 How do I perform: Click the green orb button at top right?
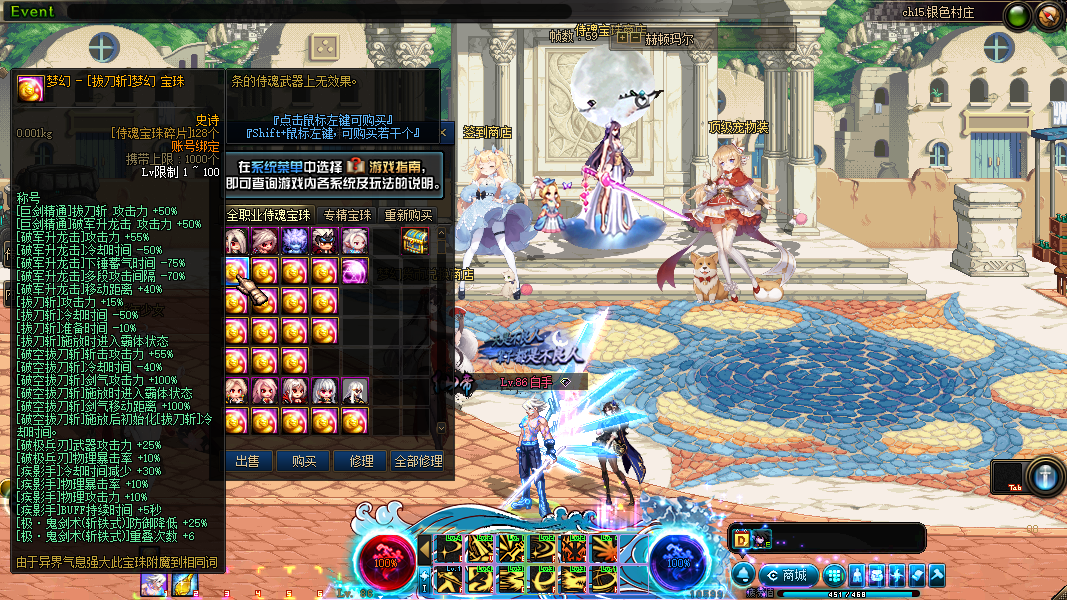[1019, 15]
